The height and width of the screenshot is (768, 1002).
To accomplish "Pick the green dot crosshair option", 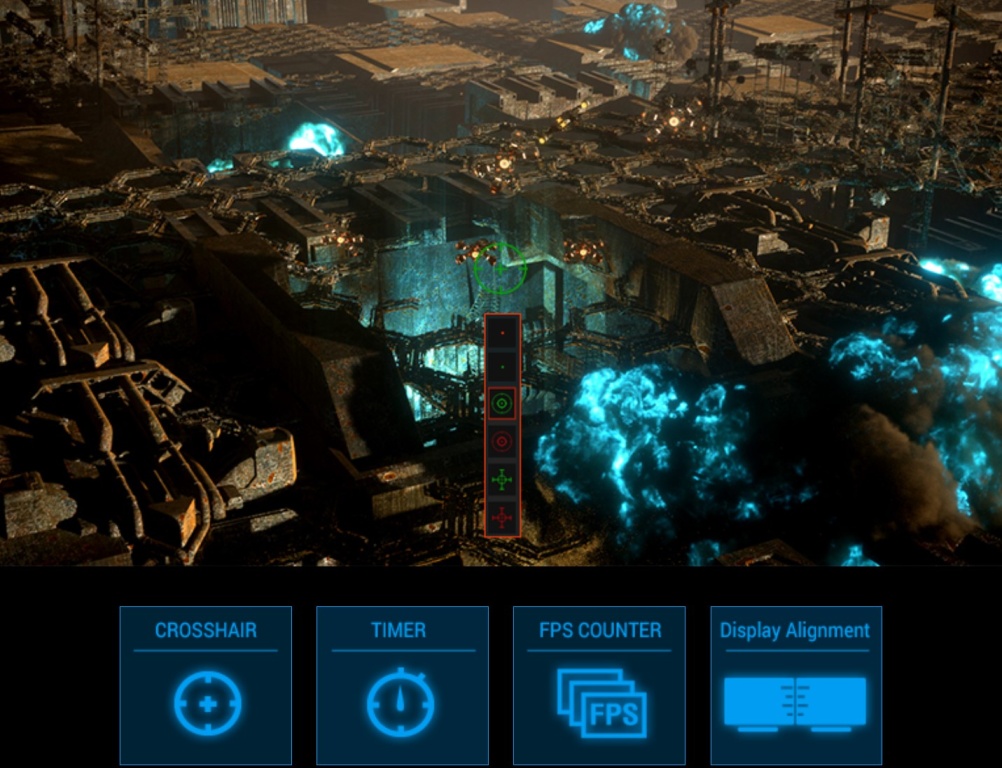I will 502,366.
